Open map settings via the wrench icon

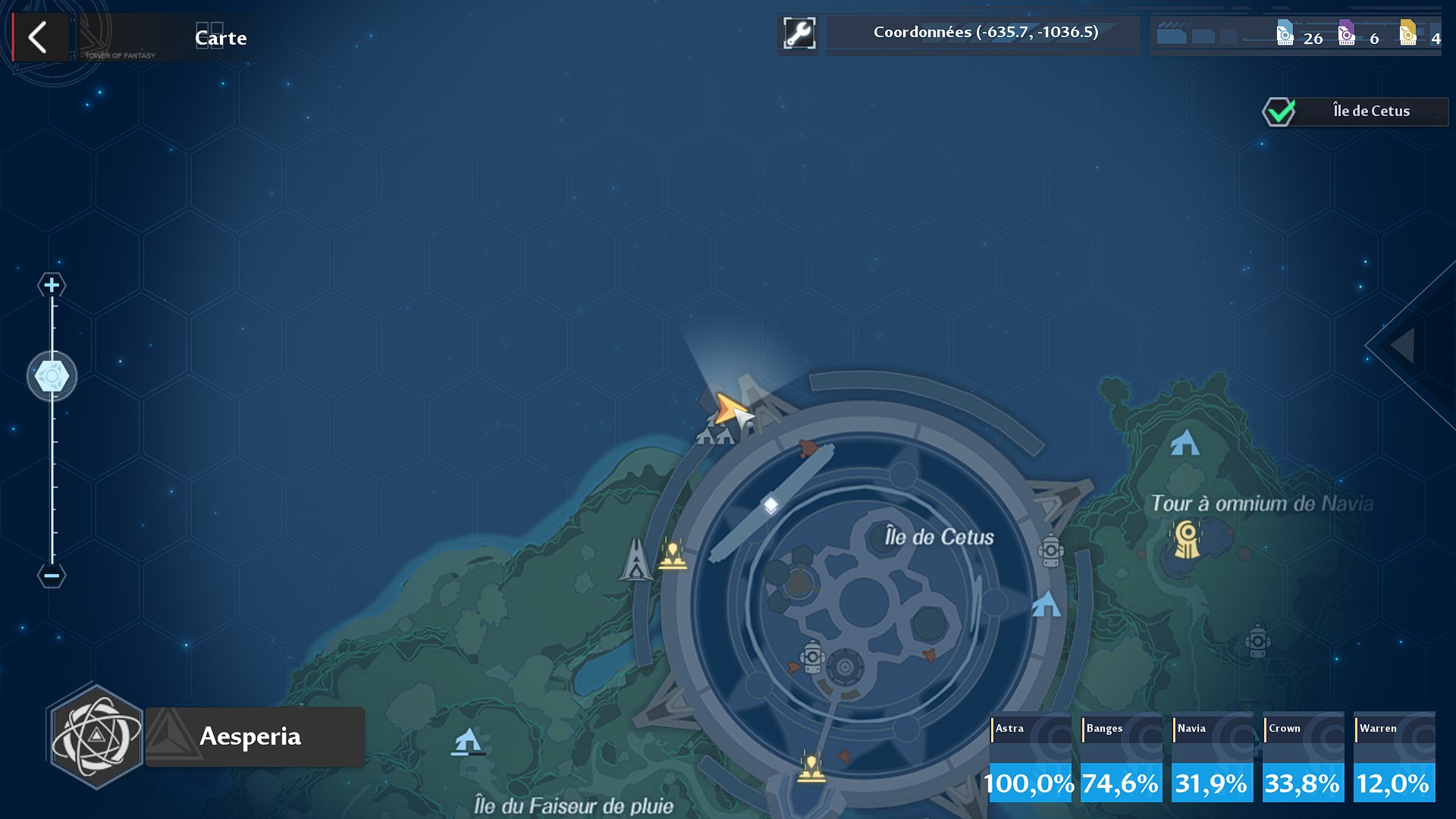click(x=799, y=33)
